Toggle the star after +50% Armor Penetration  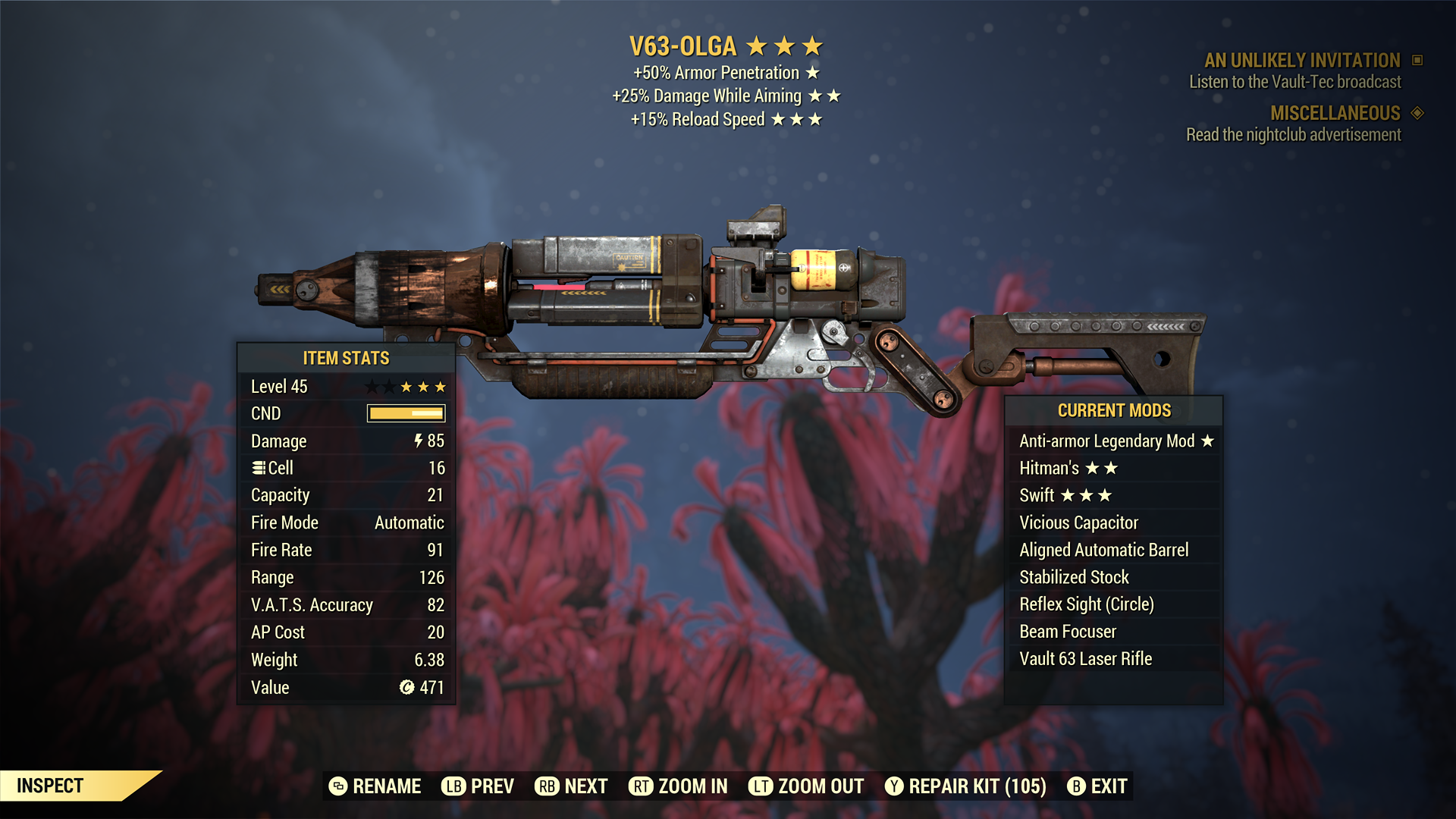click(x=814, y=73)
